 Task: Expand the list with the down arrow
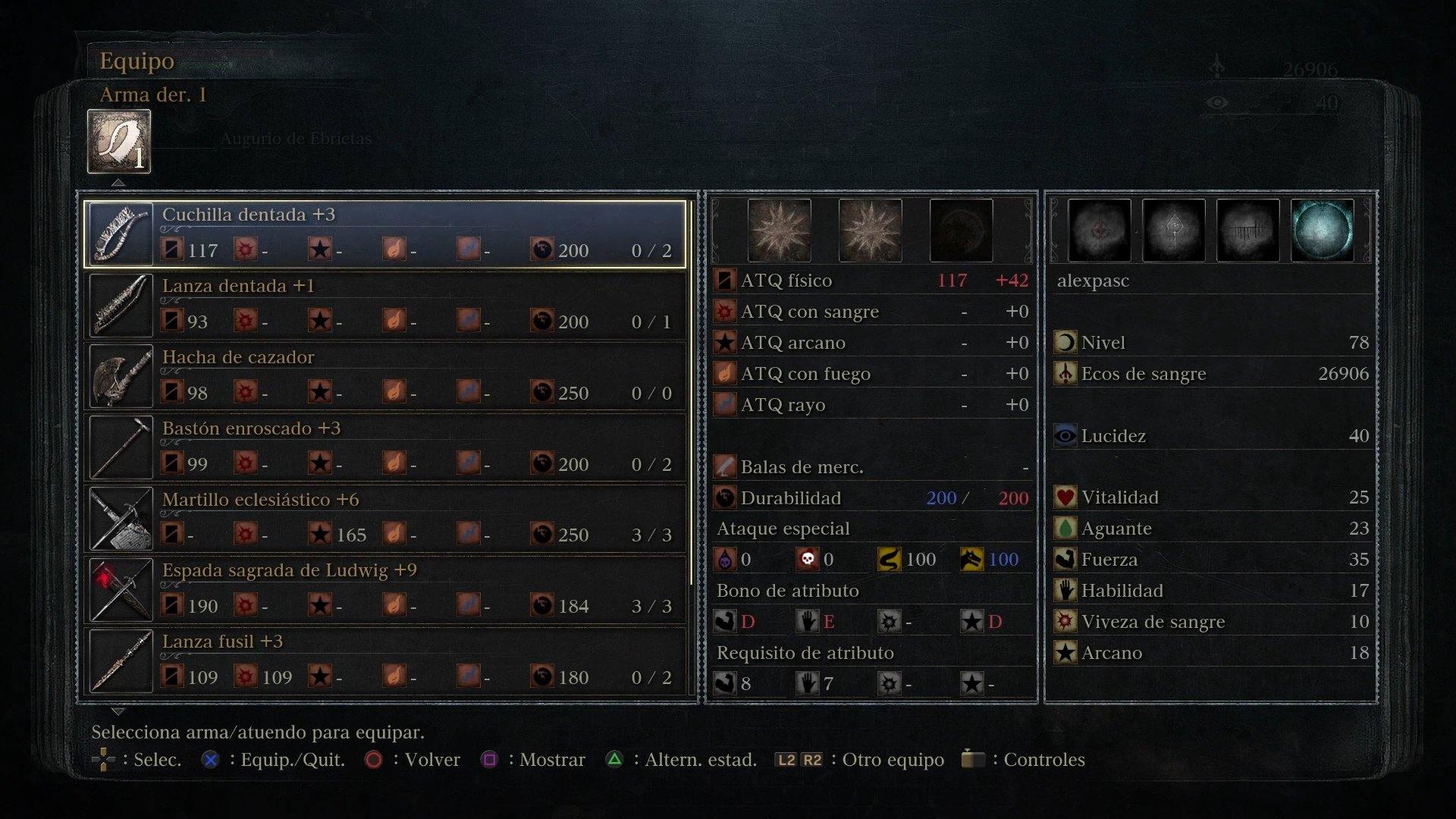pyautogui.click(x=118, y=711)
